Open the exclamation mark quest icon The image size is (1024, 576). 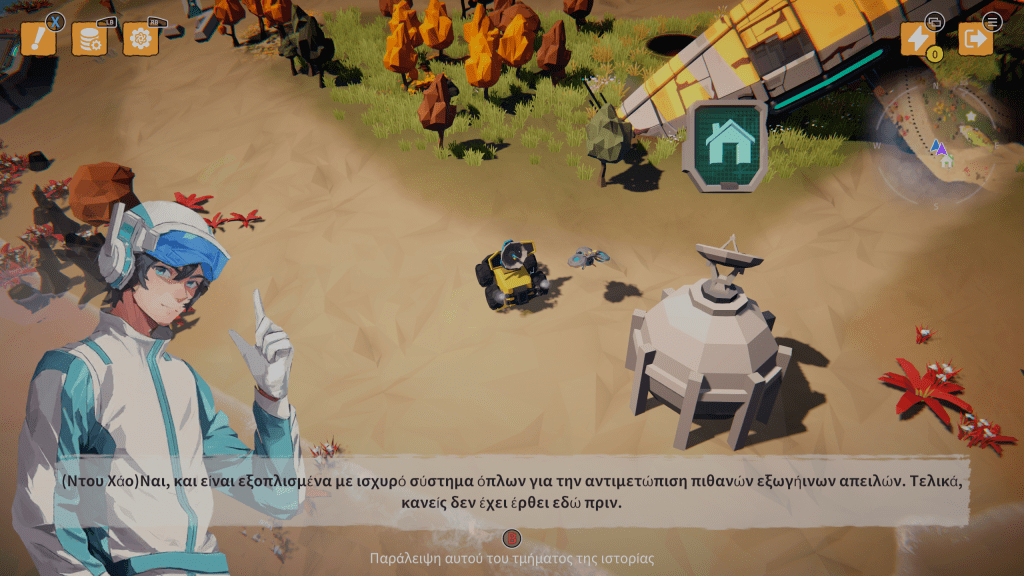[38, 40]
